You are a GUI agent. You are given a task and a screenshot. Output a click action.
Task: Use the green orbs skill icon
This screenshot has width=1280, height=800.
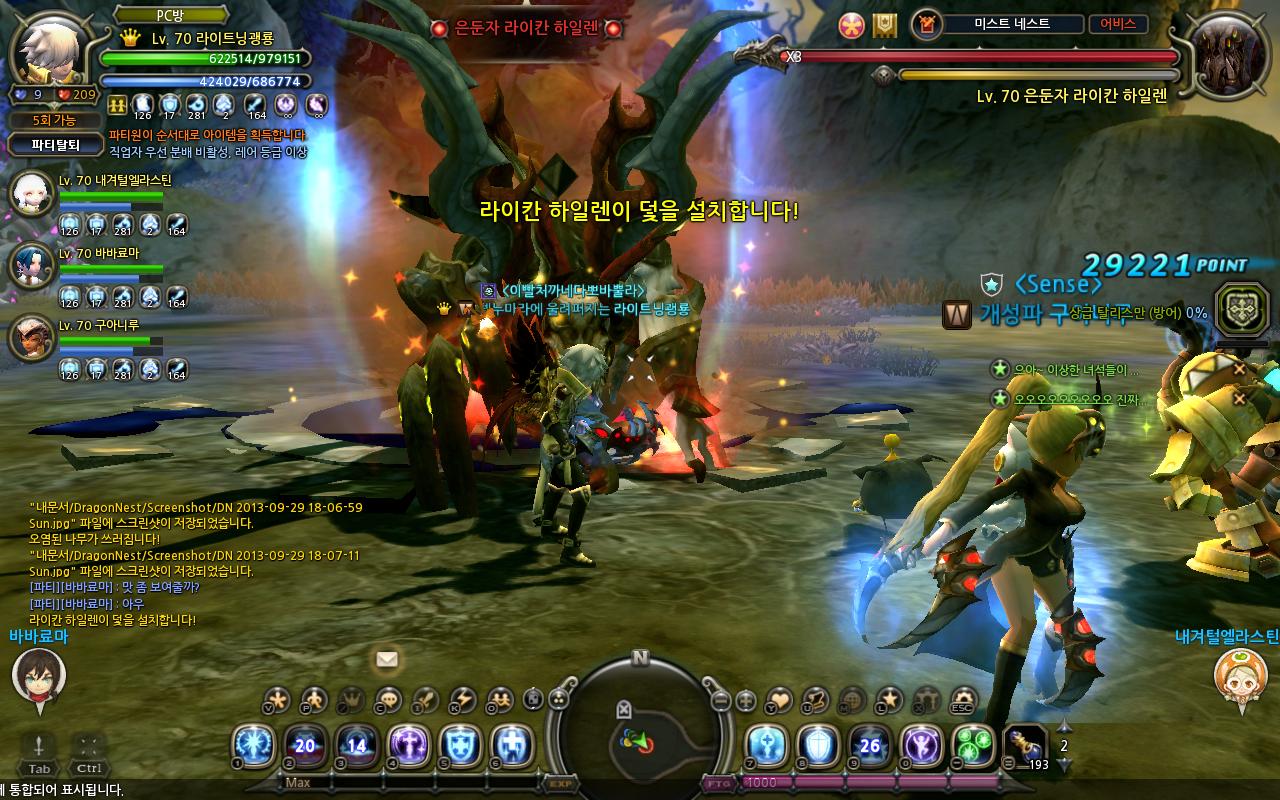pos(973,746)
